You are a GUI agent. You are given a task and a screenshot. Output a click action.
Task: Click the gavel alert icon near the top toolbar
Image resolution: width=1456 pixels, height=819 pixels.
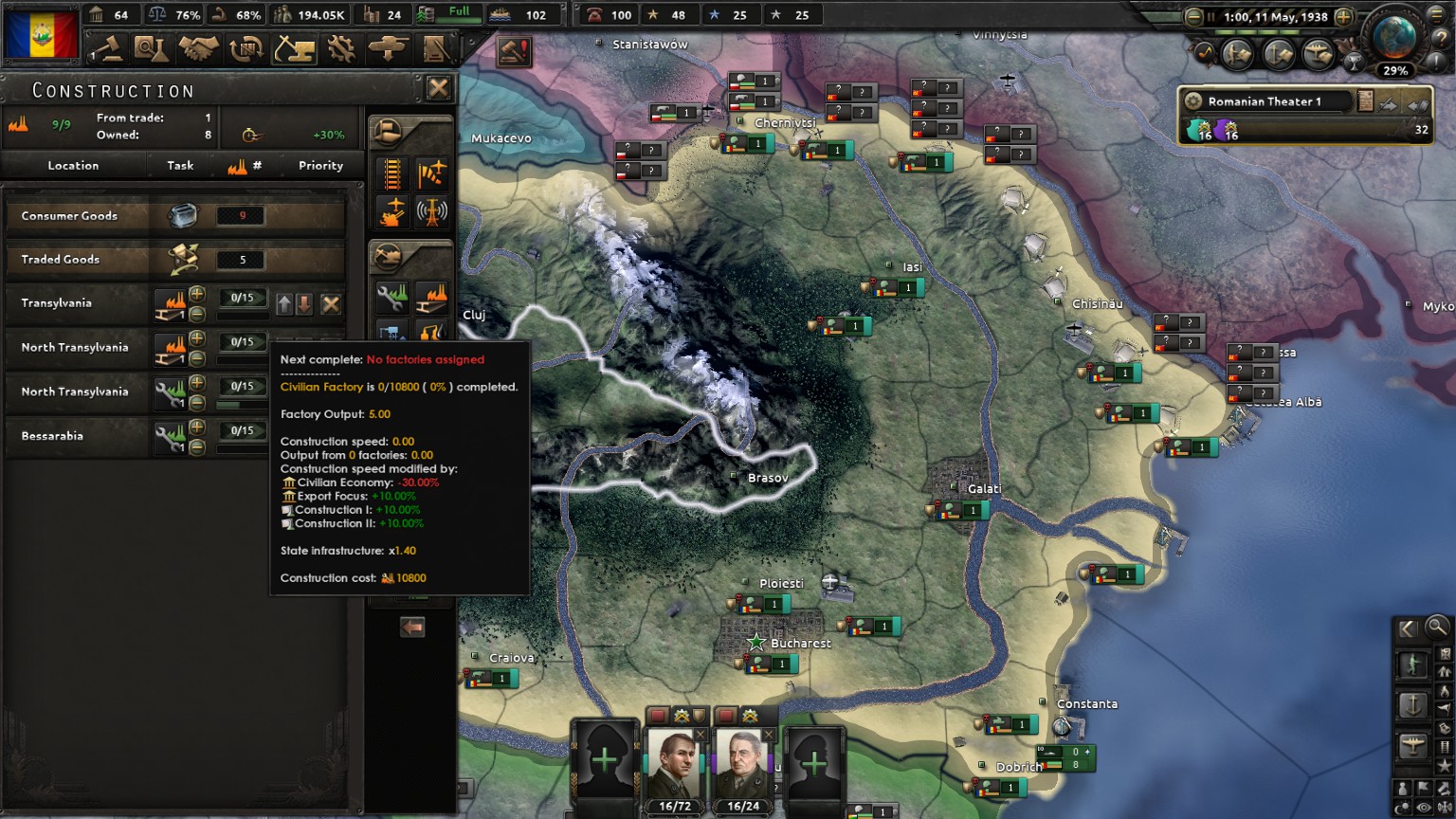point(514,51)
